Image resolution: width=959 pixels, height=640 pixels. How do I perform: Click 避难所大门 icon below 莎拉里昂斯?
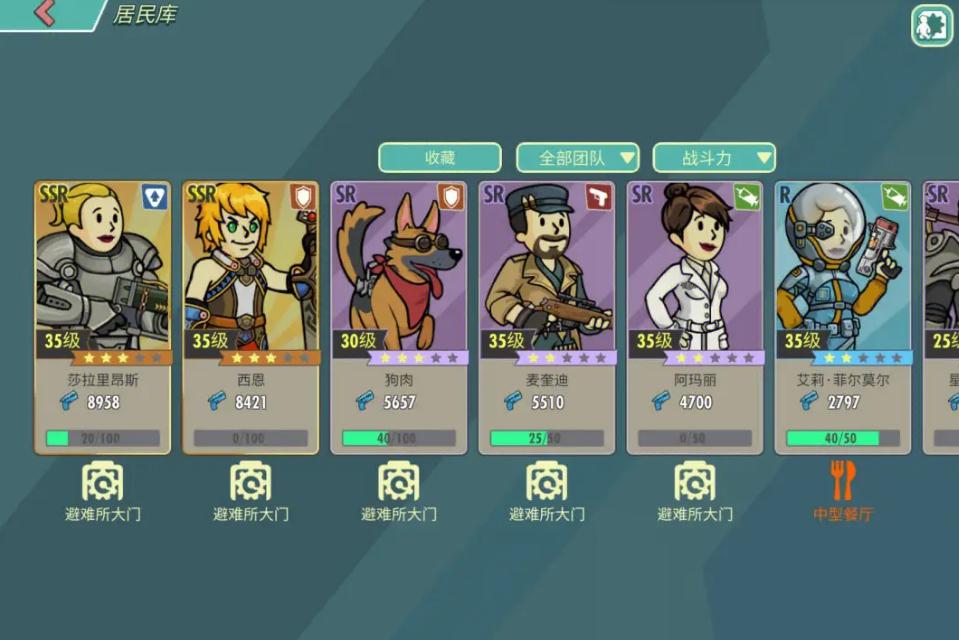click(x=102, y=482)
